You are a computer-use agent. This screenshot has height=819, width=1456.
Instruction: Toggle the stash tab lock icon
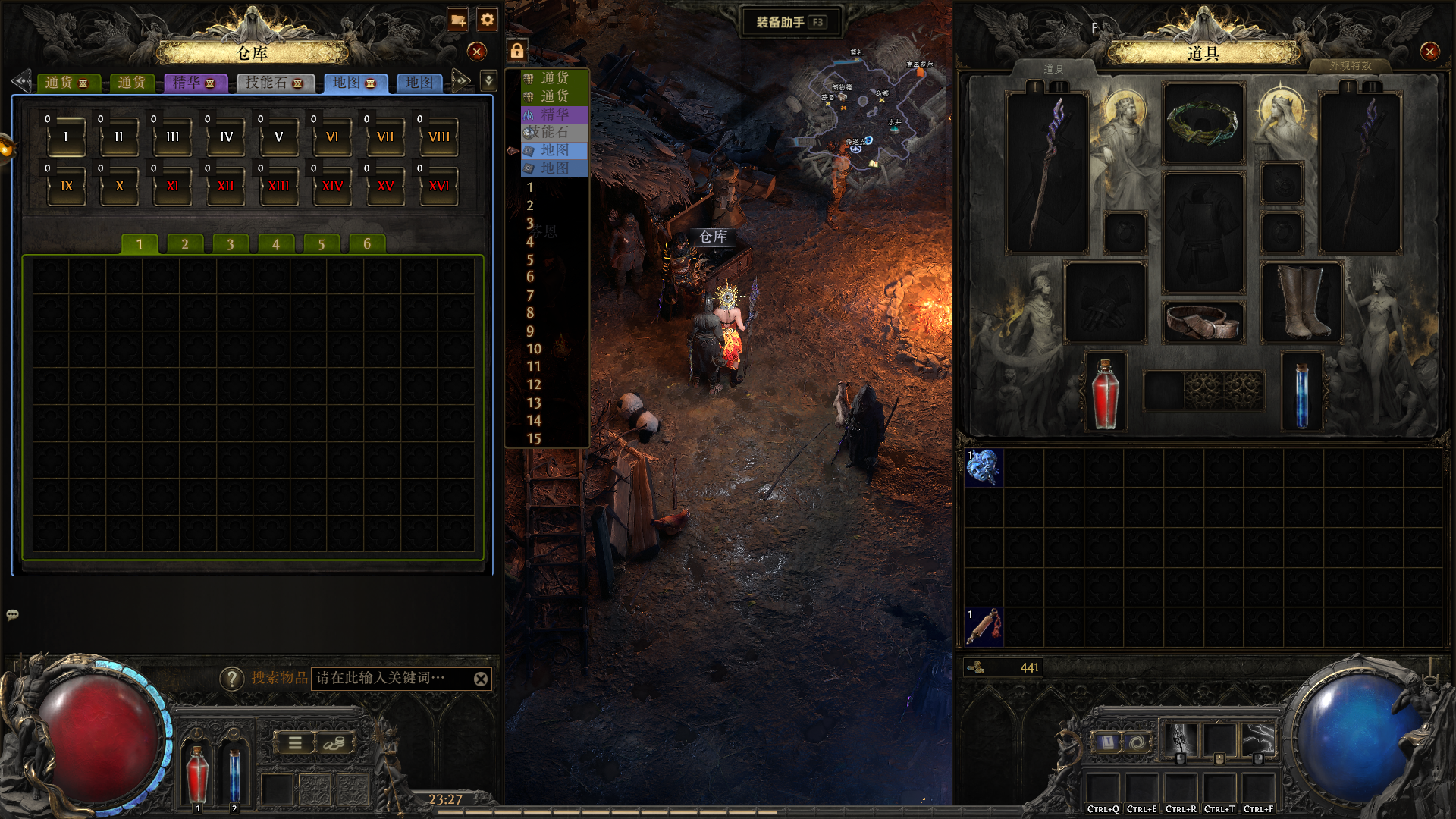point(516,51)
